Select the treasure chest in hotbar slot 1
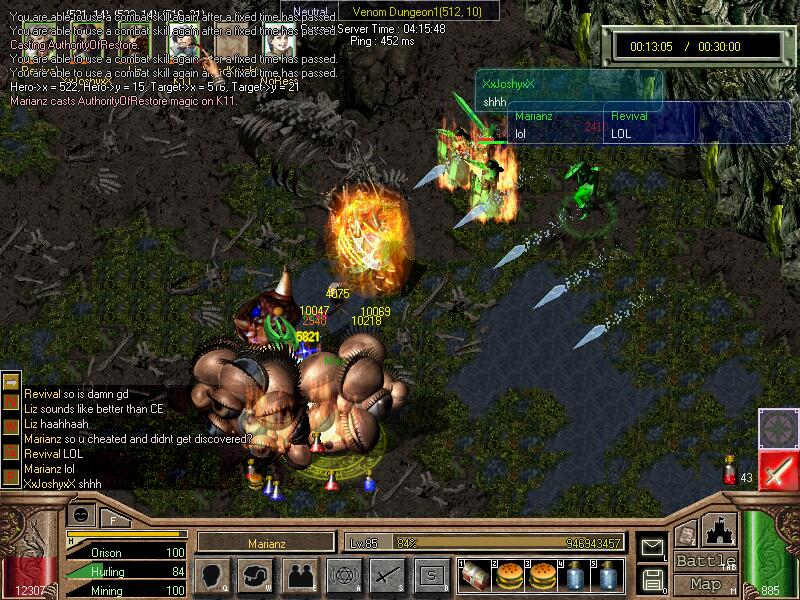 pyautogui.click(x=474, y=575)
